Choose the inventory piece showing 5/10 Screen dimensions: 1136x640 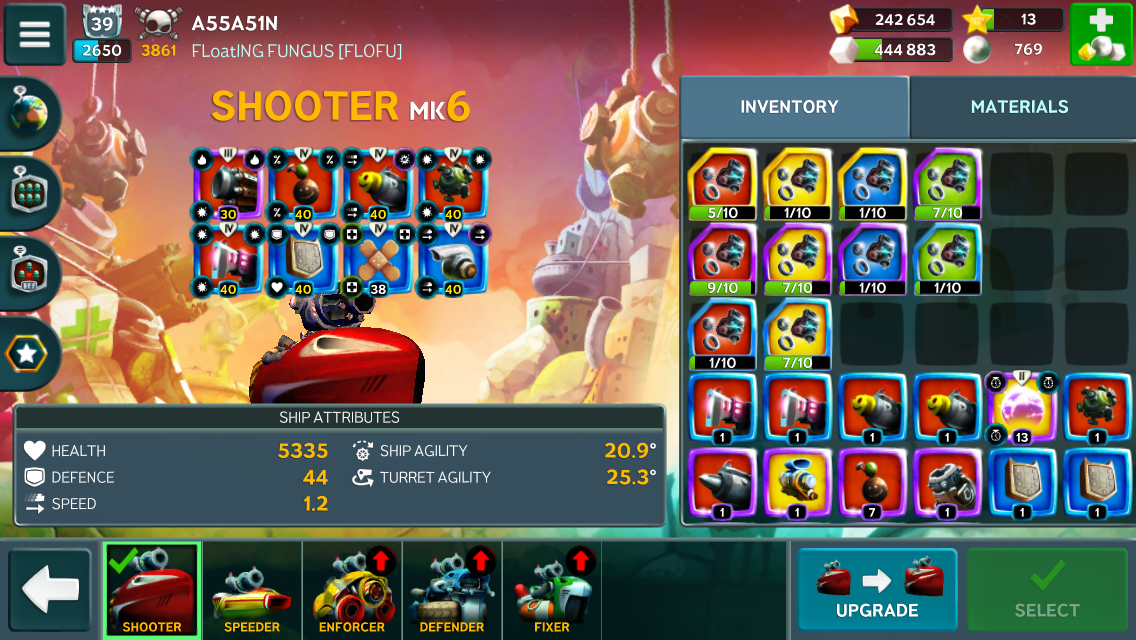point(722,183)
